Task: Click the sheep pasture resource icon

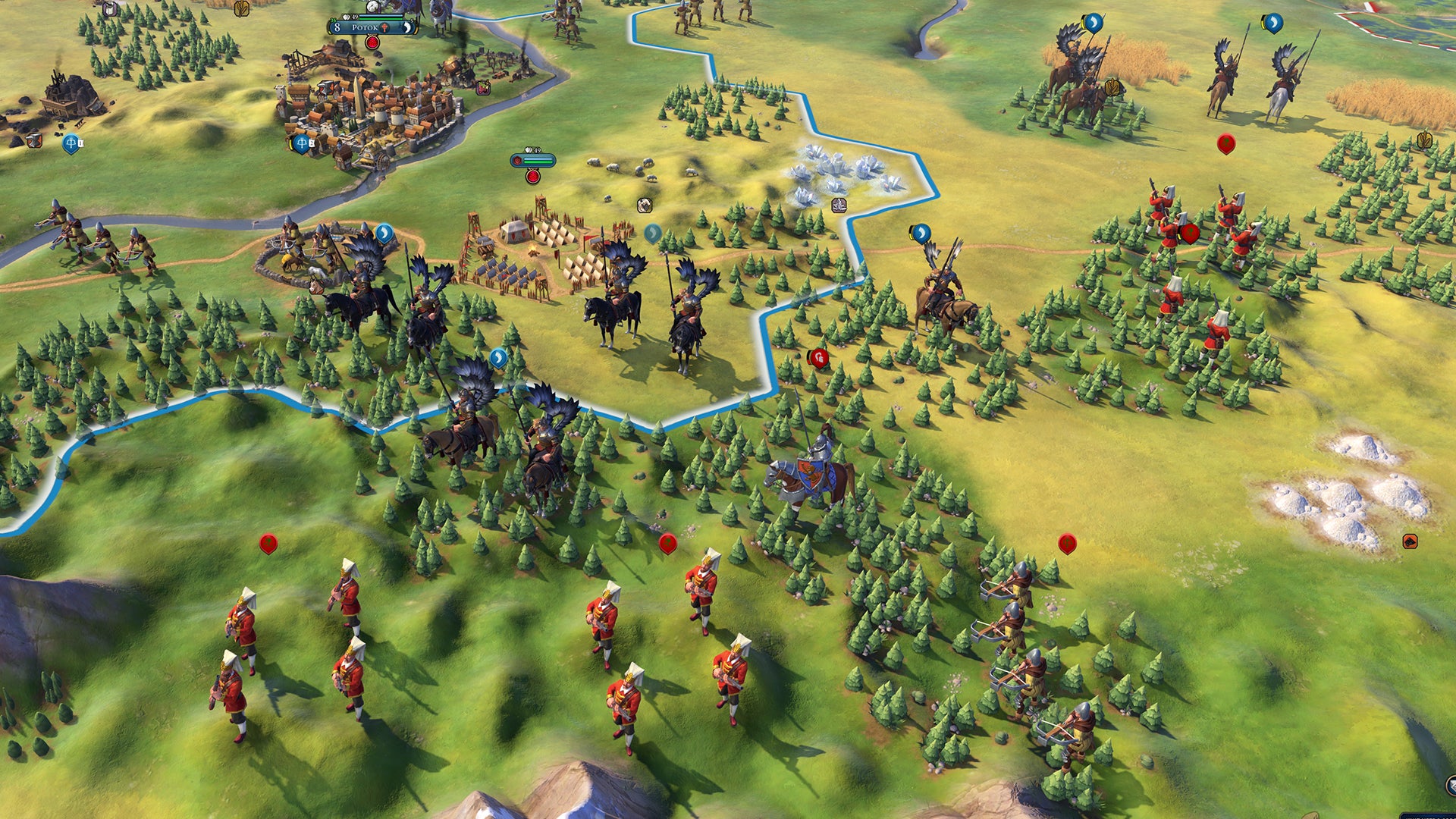Action: [x=645, y=203]
